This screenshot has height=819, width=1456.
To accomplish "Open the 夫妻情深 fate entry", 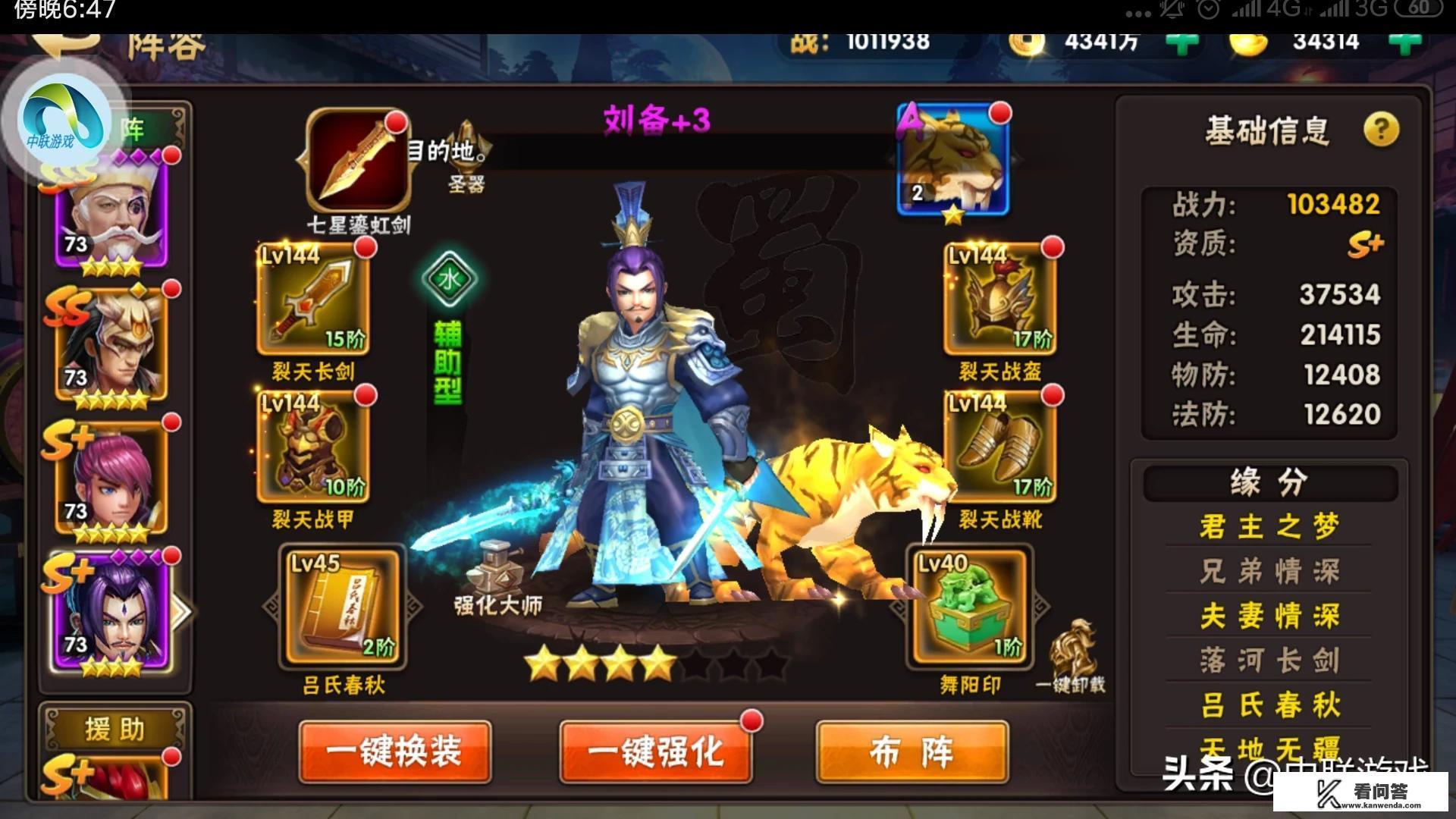I will pos(1268,617).
